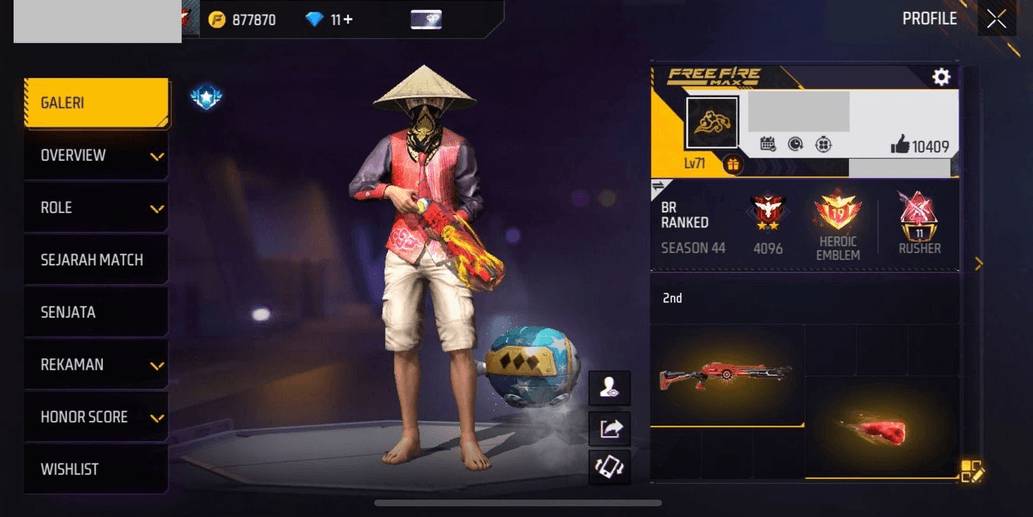Open the Wishlist page
Image resolution: width=1033 pixels, height=517 pixels.
(x=96, y=469)
